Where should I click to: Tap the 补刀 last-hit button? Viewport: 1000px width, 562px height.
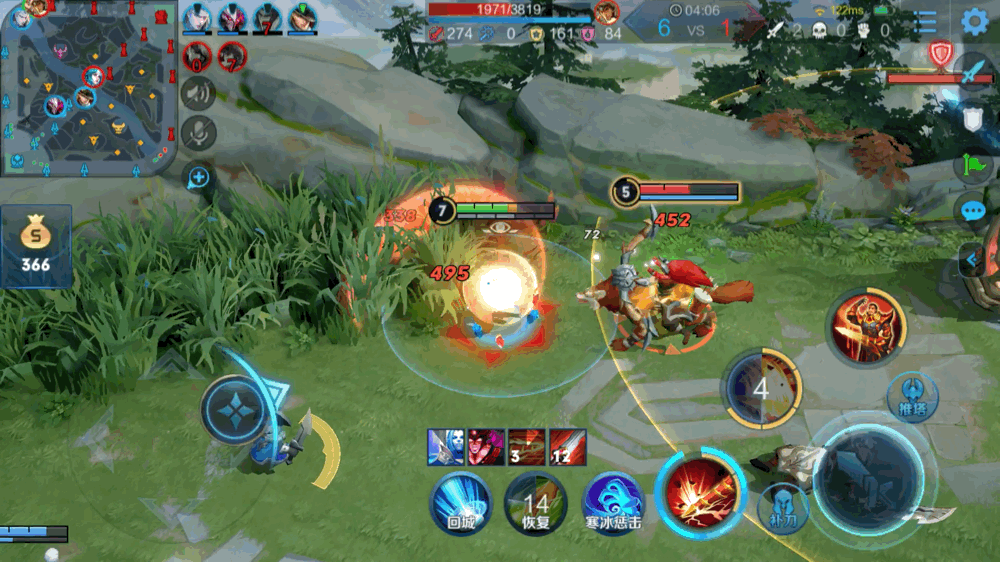[783, 508]
